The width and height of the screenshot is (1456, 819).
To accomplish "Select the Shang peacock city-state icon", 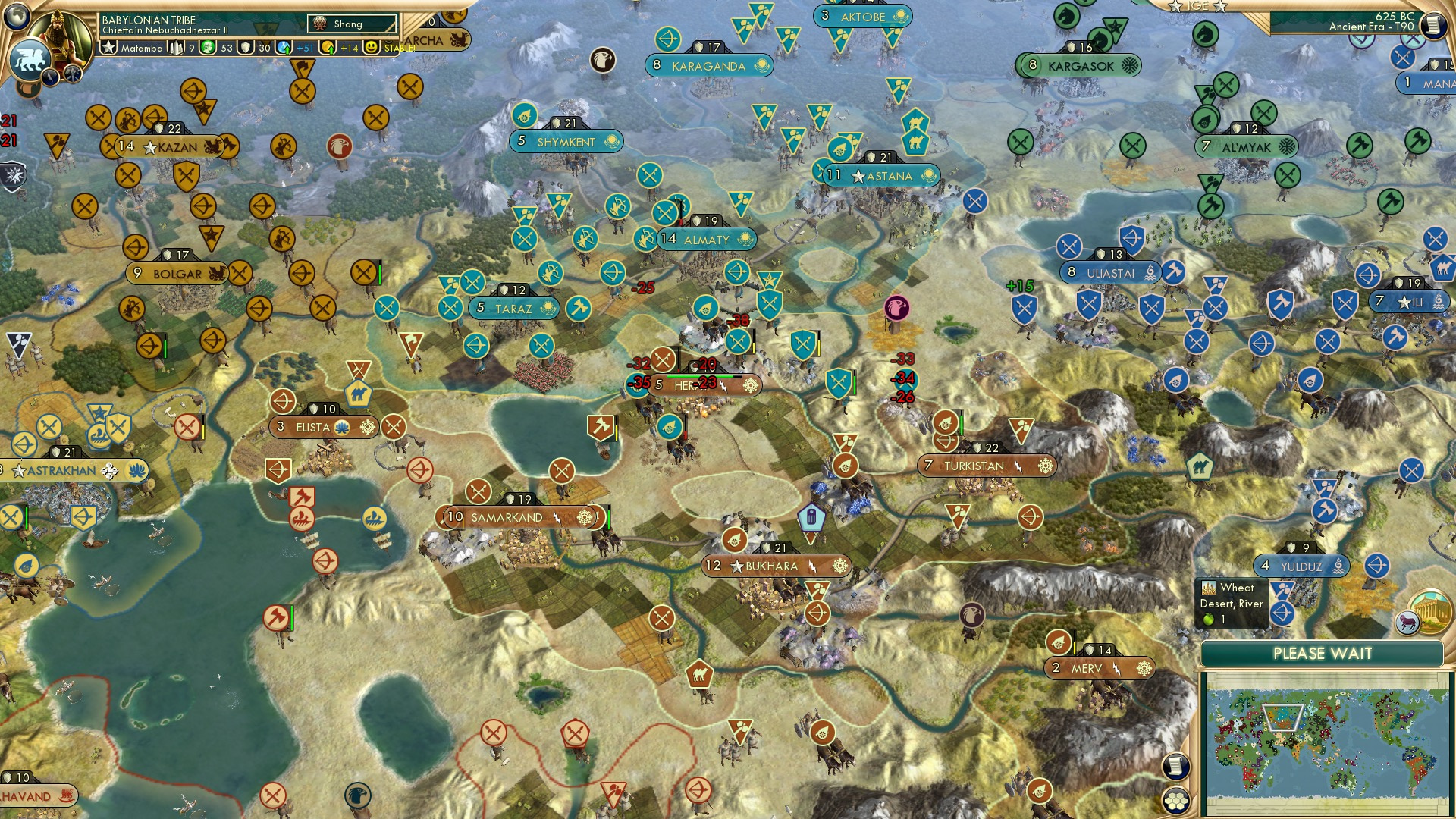I will [318, 22].
